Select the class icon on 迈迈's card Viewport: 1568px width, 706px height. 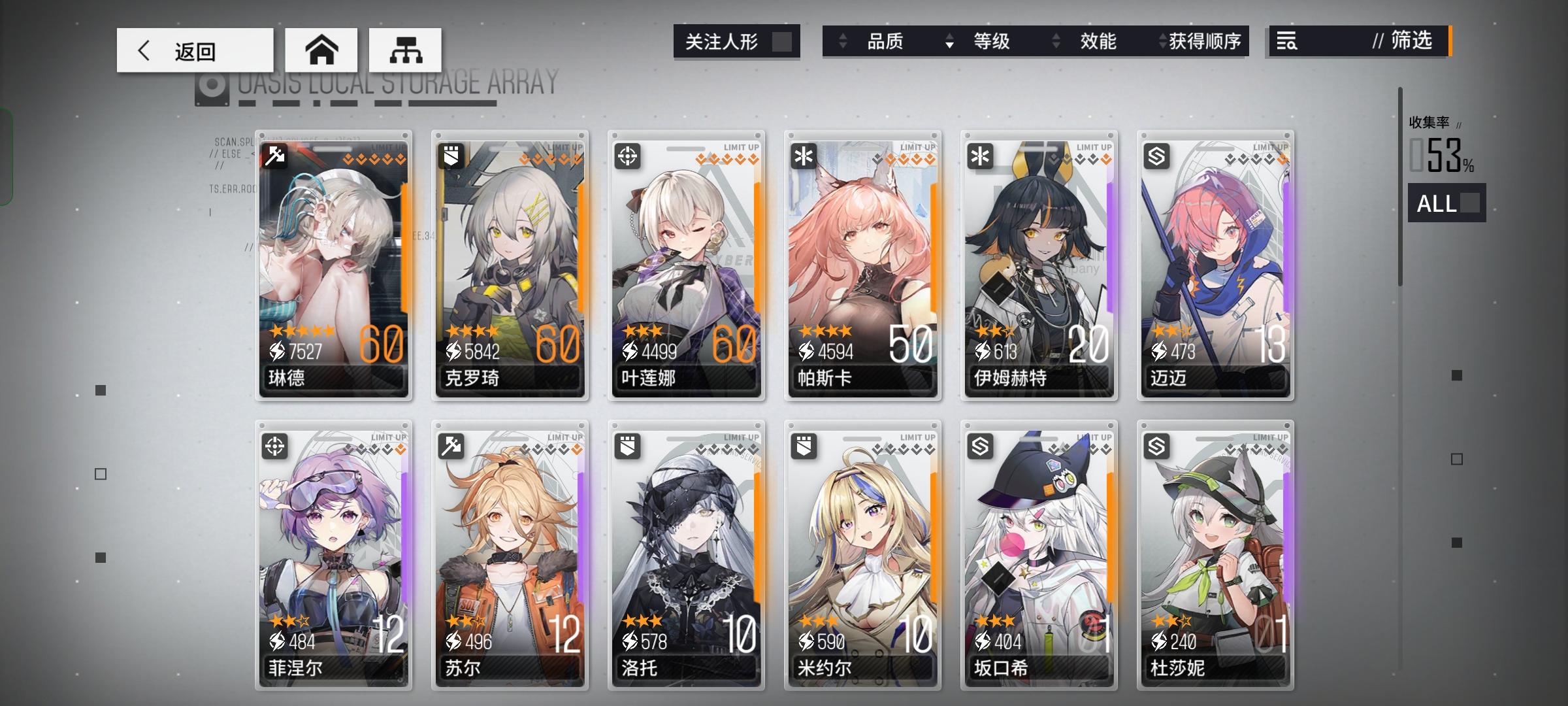pos(1156,154)
